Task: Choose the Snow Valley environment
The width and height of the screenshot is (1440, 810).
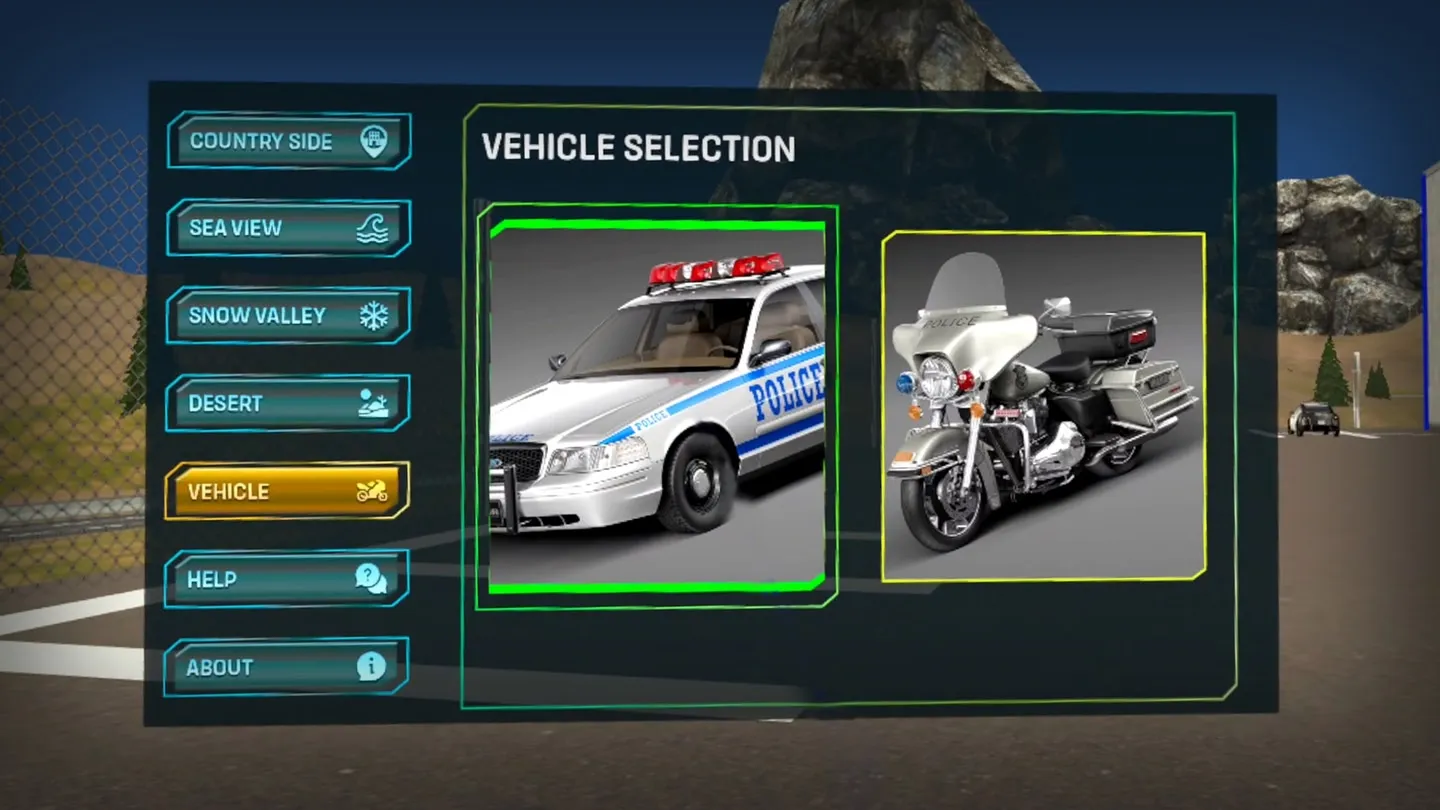Action: pyautogui.click(x=288, y=316)
